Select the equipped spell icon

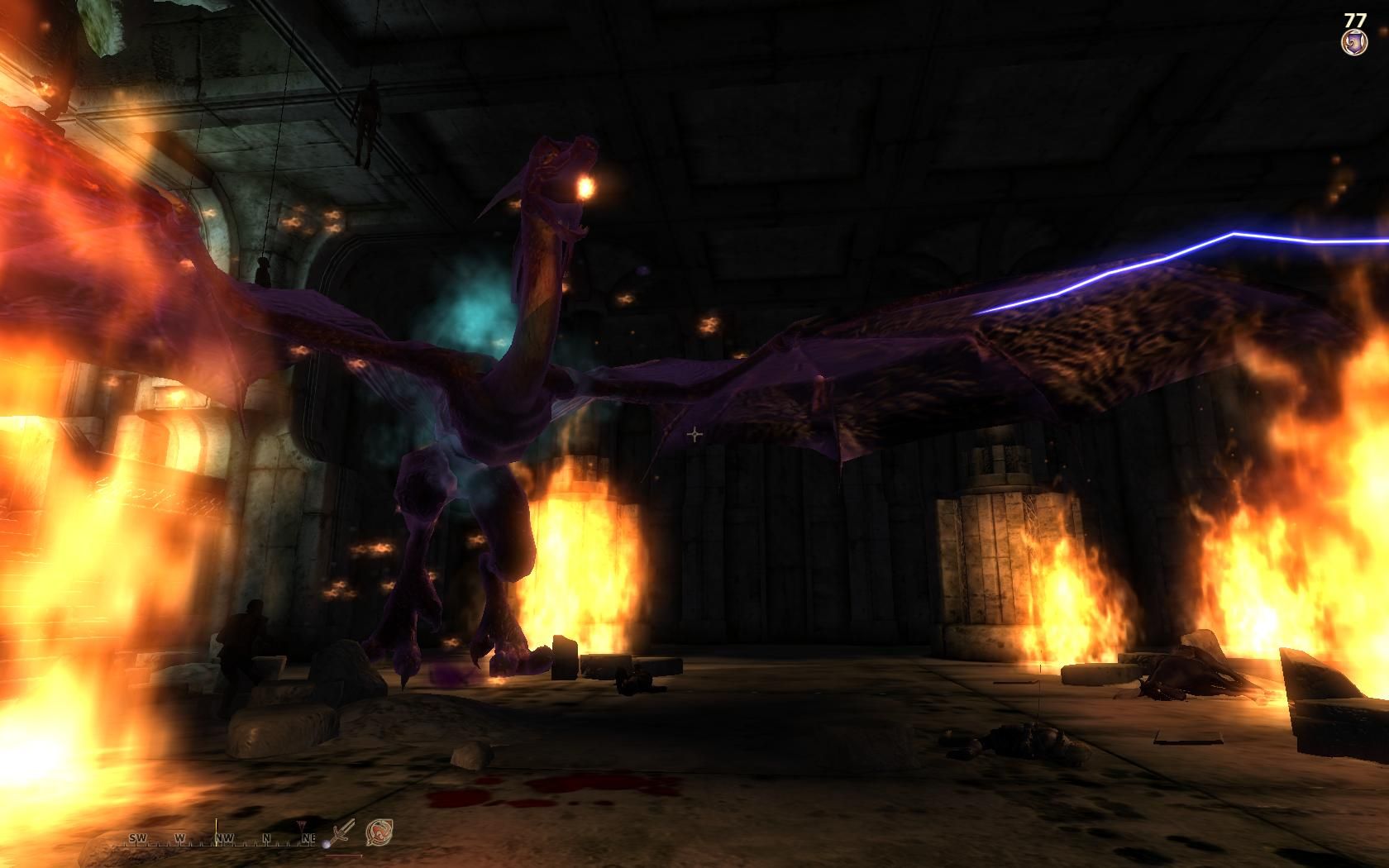point(379,831)
